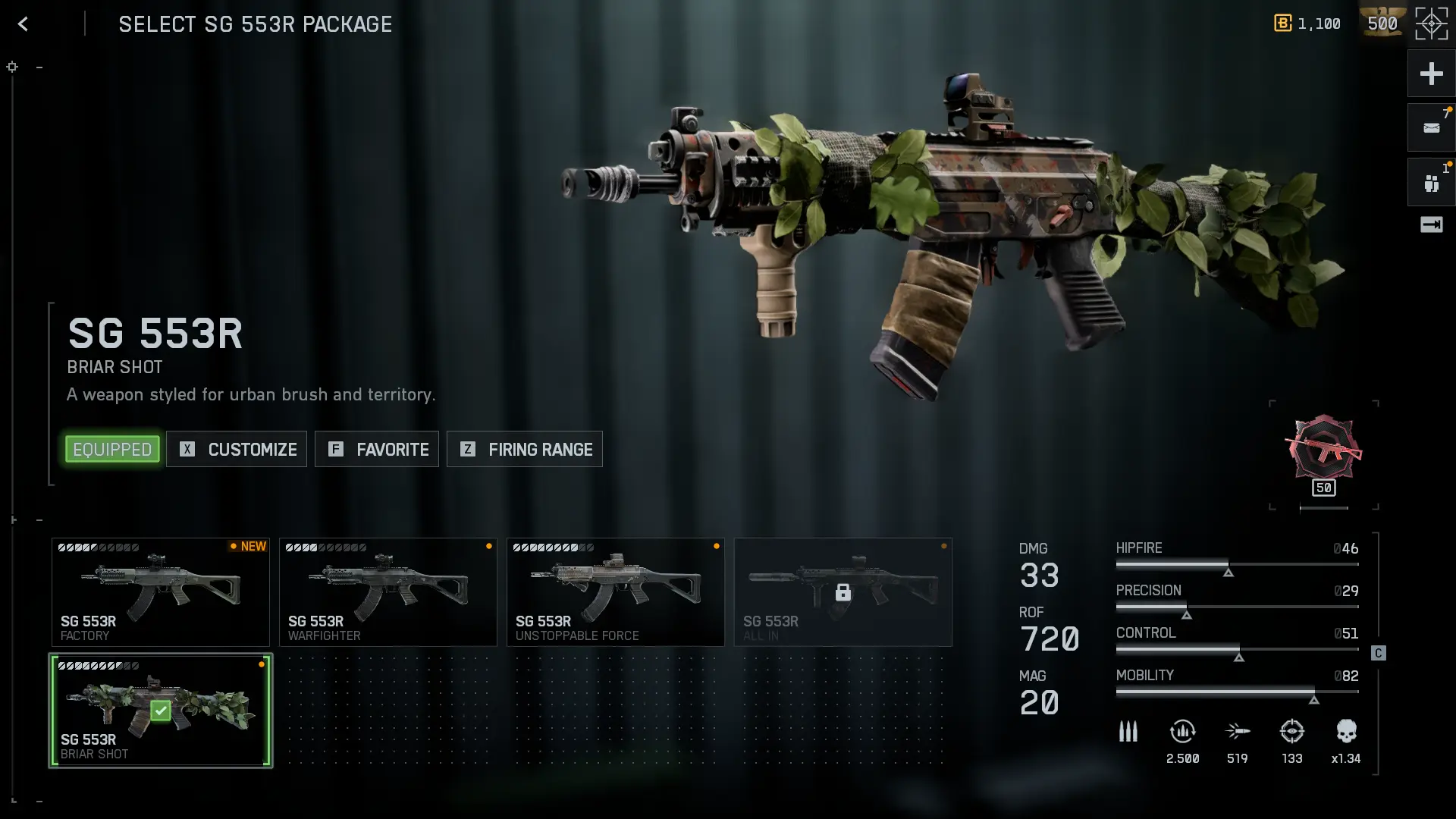
Task: Select the SG 553R Factory package
Action: [161, 592]
